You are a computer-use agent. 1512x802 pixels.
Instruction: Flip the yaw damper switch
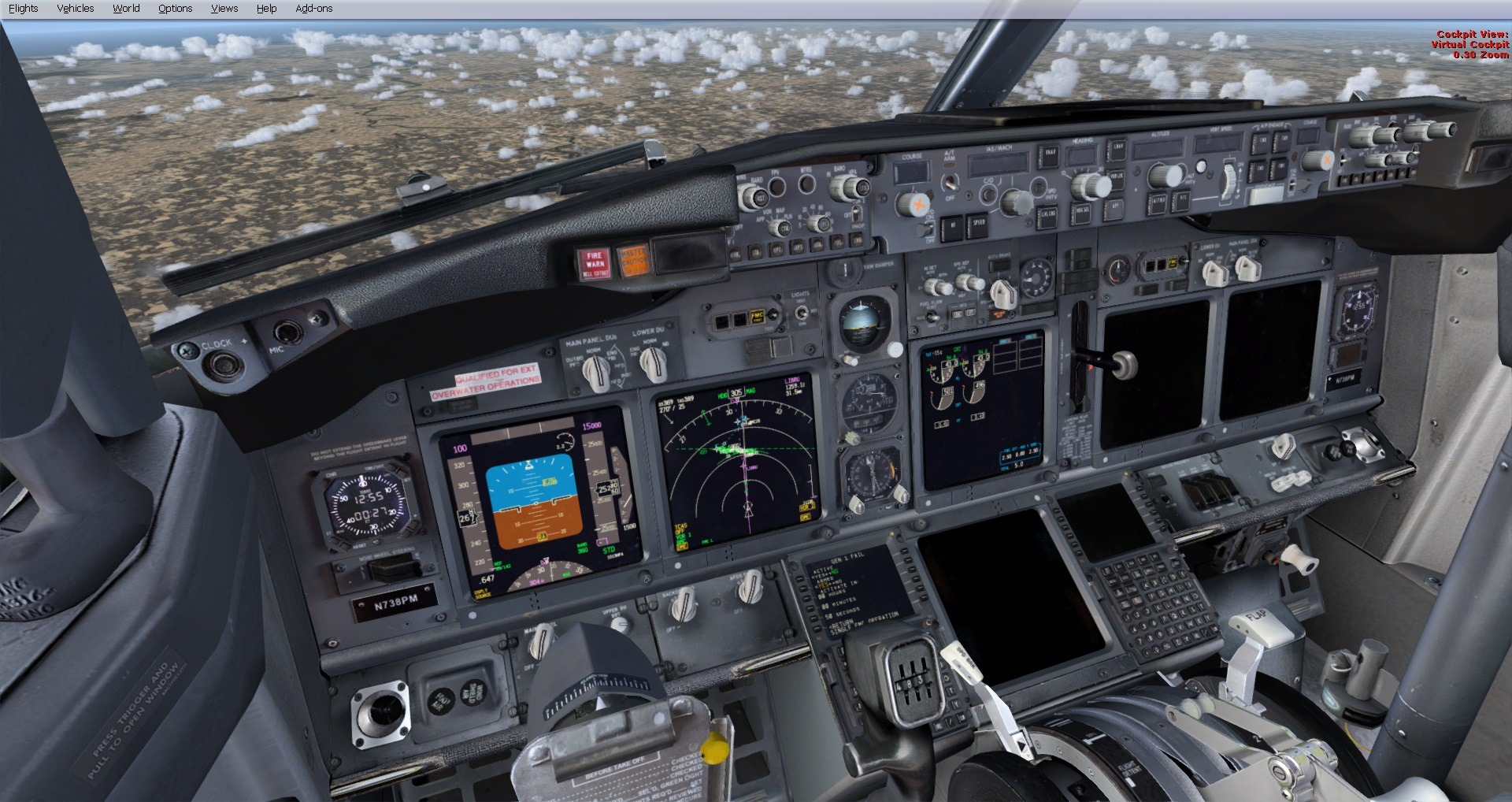(846, 269)
